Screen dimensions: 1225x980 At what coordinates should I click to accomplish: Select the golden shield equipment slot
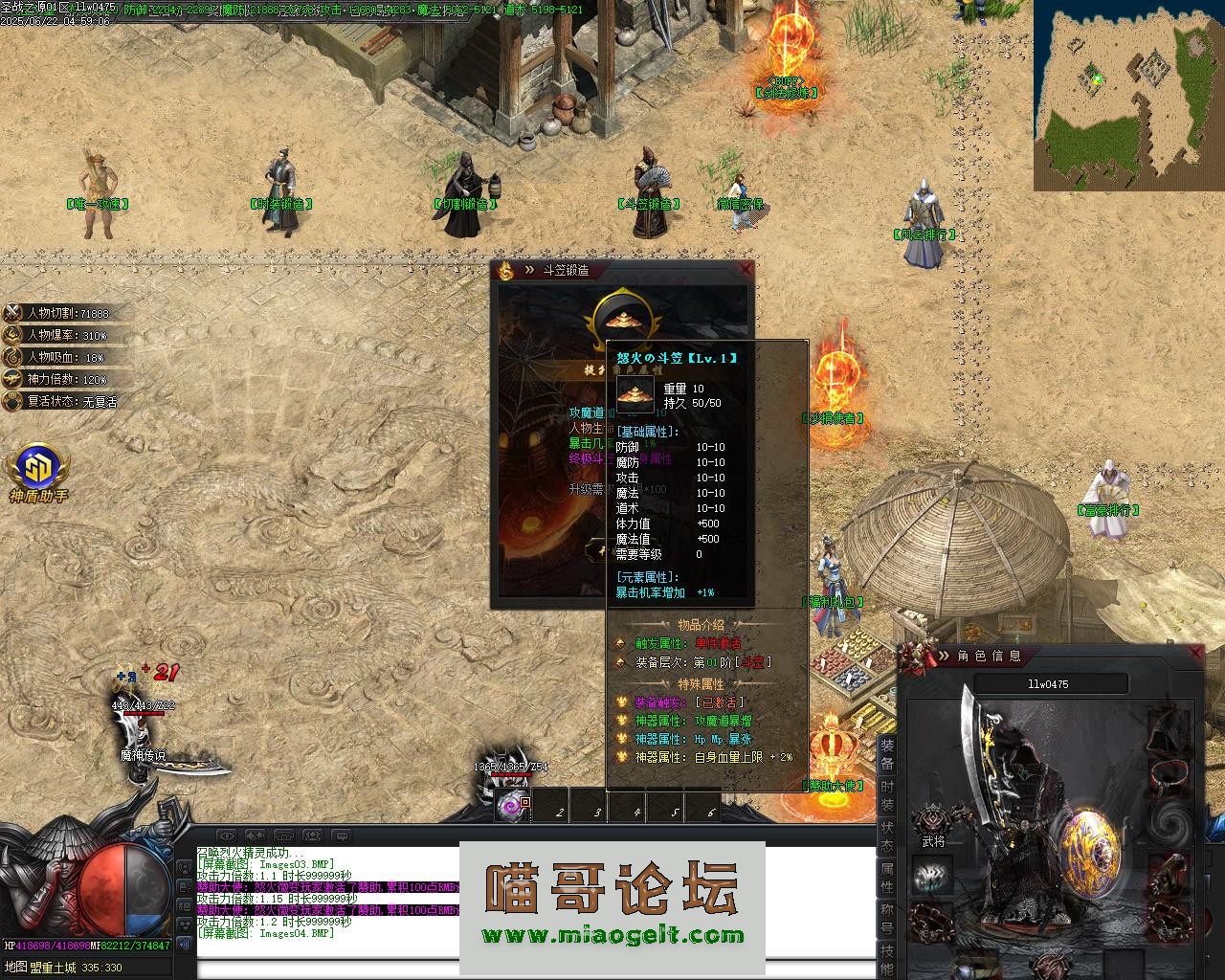pyautogui.click(x=1090, y=856)
